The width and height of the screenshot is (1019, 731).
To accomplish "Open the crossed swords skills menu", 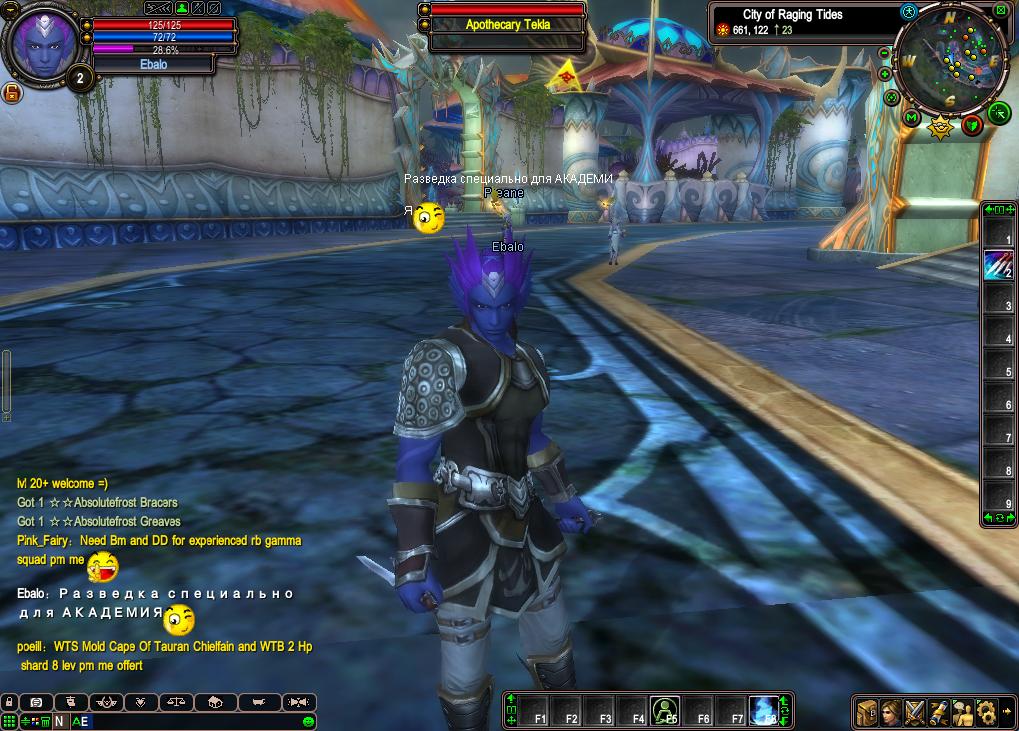I will pos(914,712).
